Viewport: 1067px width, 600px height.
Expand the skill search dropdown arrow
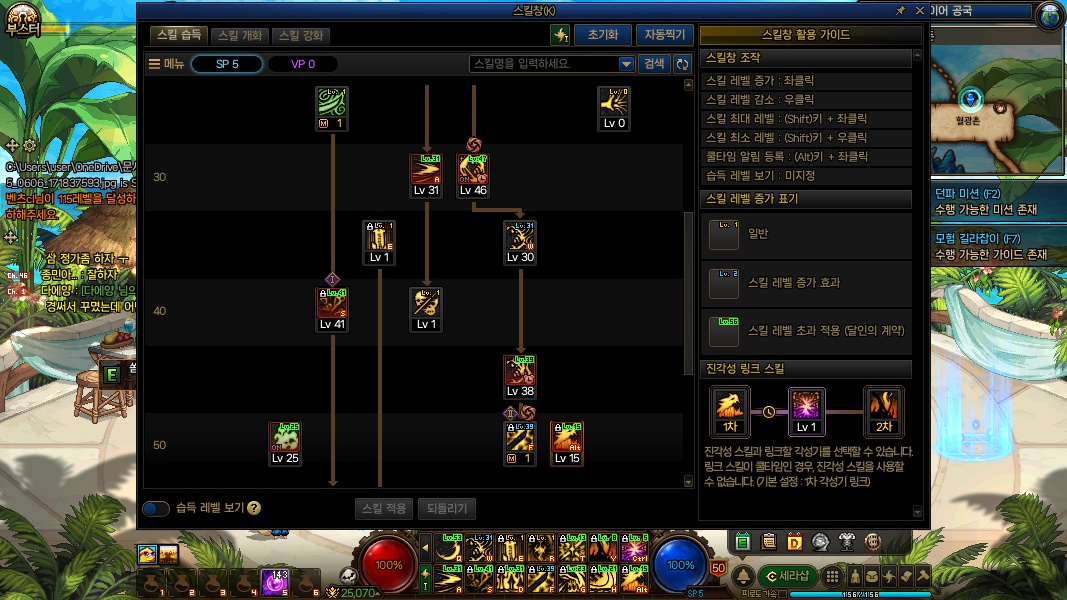pyautogui.click(x=627, y=64)
